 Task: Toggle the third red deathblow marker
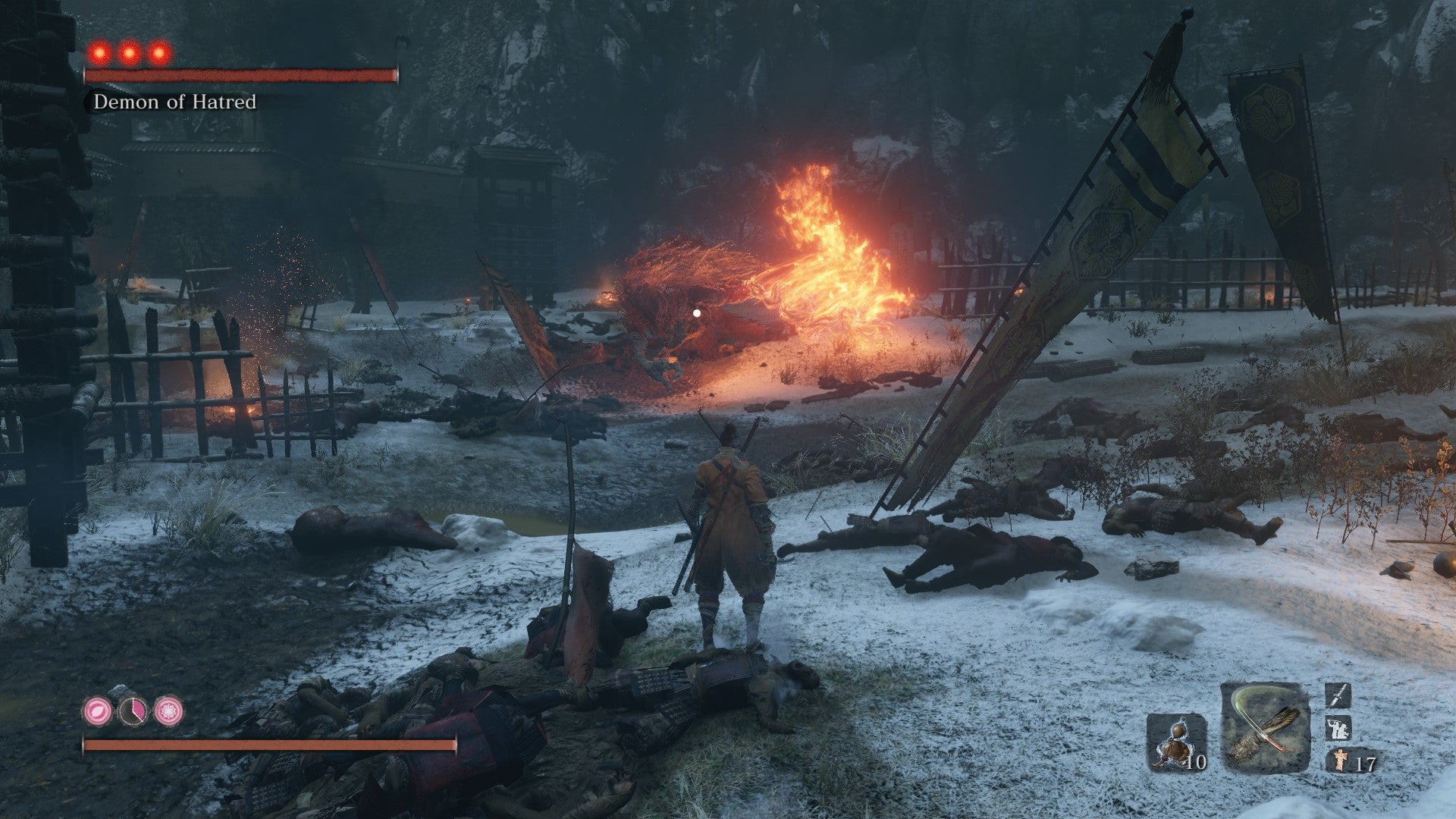(x=159, y=52)
